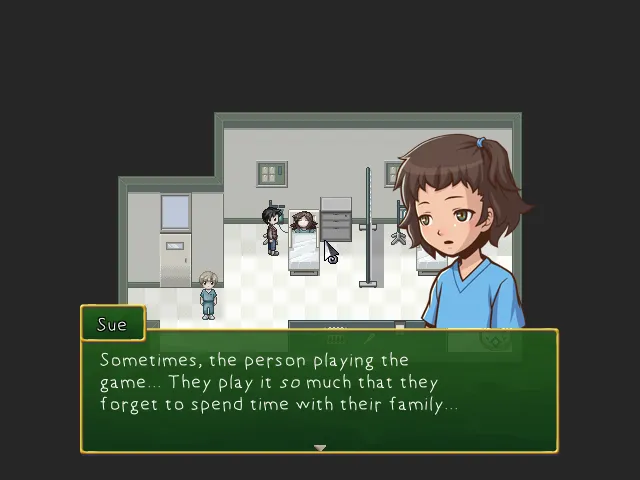Screen dimensions: 640x480
Task: Click the dialogue continue arrow
Action: click(x=320, y=448)
